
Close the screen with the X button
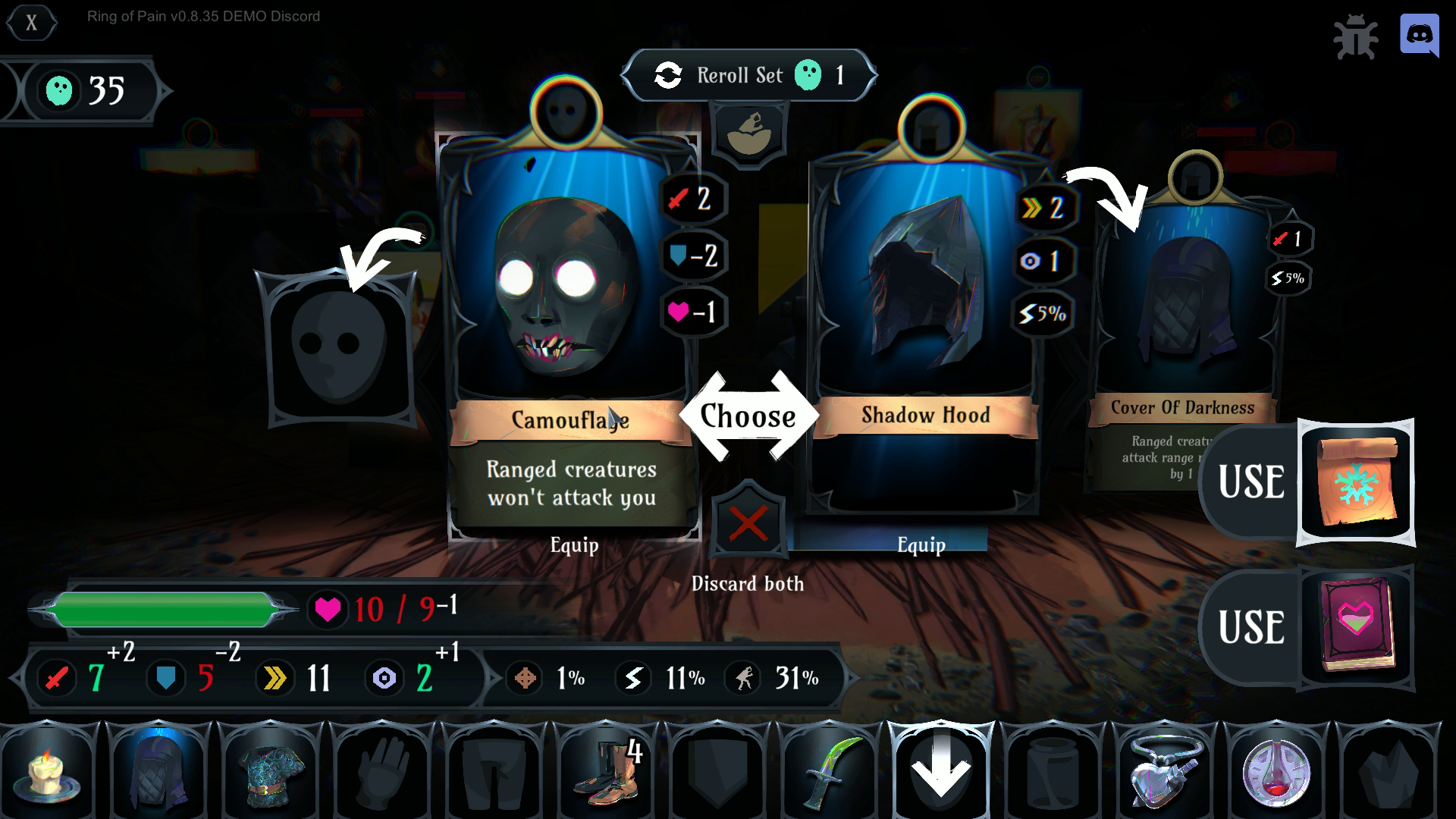[x=31, y=23]
